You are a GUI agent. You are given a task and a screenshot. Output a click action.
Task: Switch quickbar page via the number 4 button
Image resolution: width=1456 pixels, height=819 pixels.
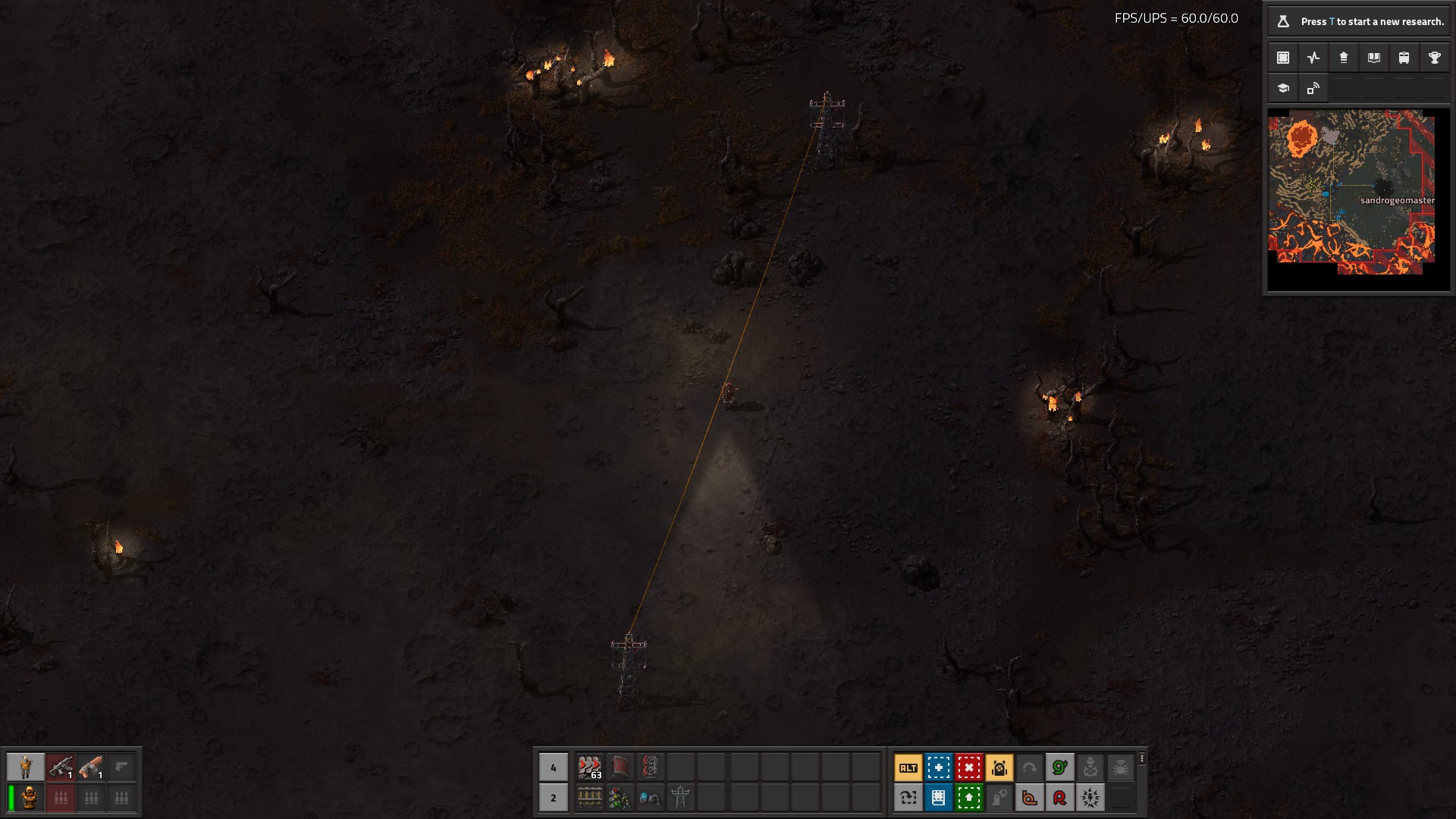tap(553, 767)
